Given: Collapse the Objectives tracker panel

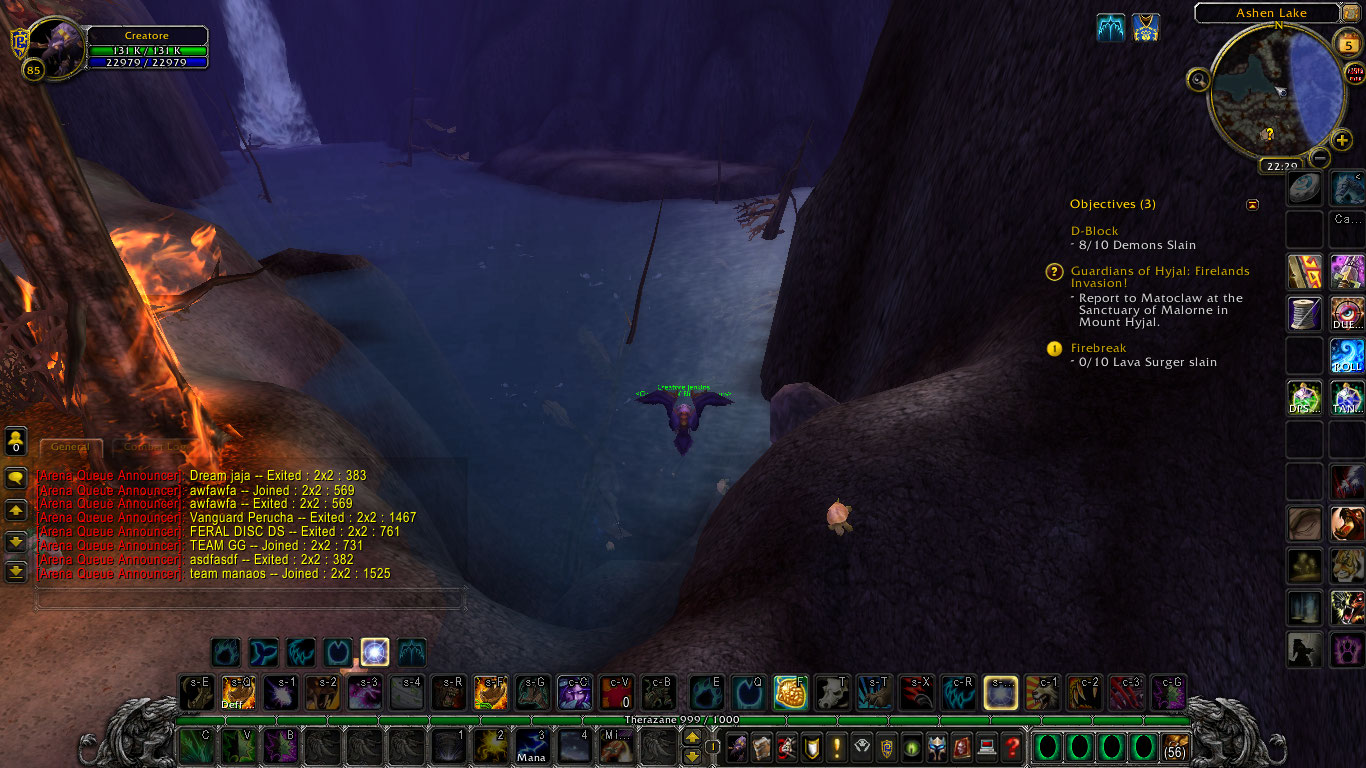Looking at the screenshot, I should click(x=1252, y=205).
